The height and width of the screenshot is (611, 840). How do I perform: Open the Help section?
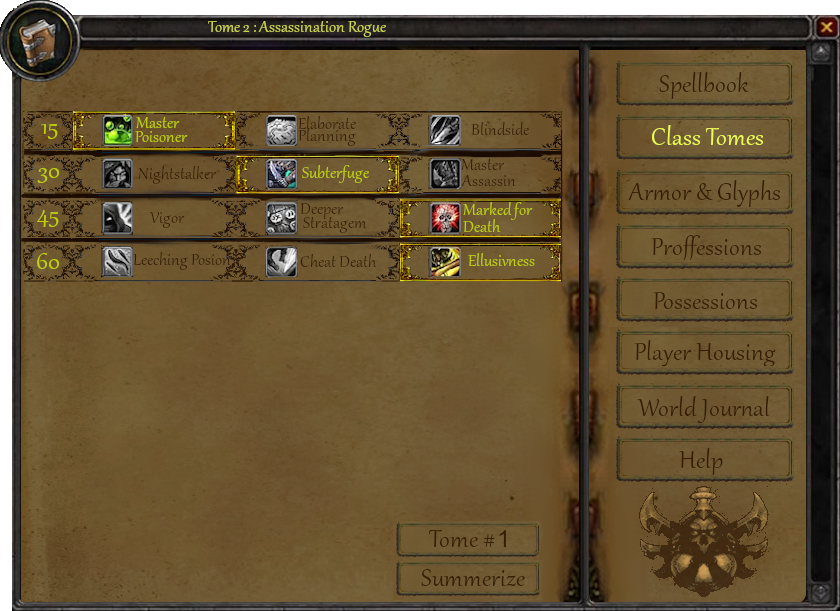[x=704, y=461]
